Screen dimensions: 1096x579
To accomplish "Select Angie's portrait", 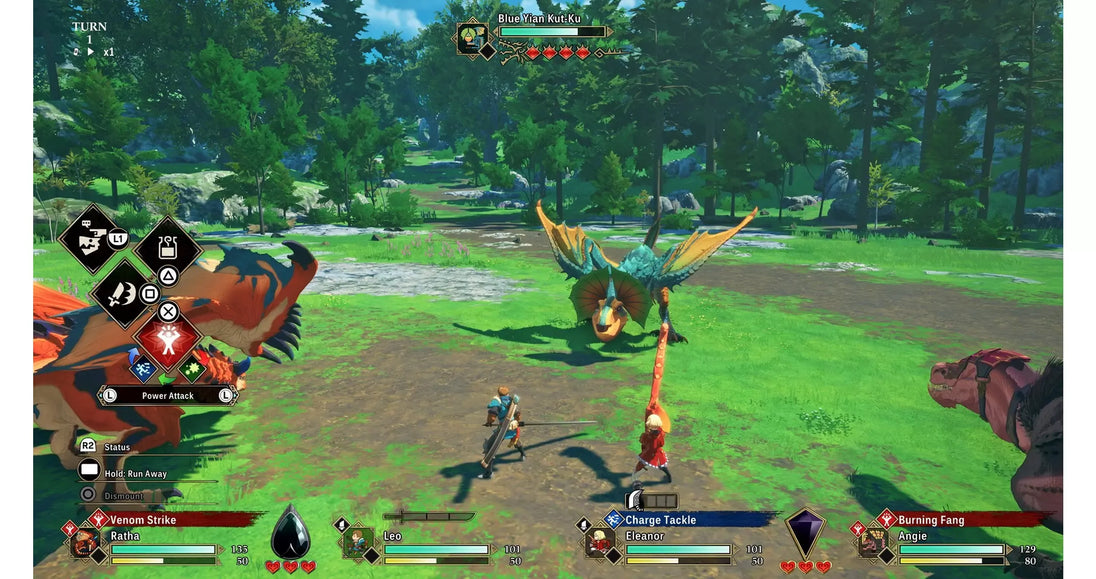I will [x=873, y=543].
